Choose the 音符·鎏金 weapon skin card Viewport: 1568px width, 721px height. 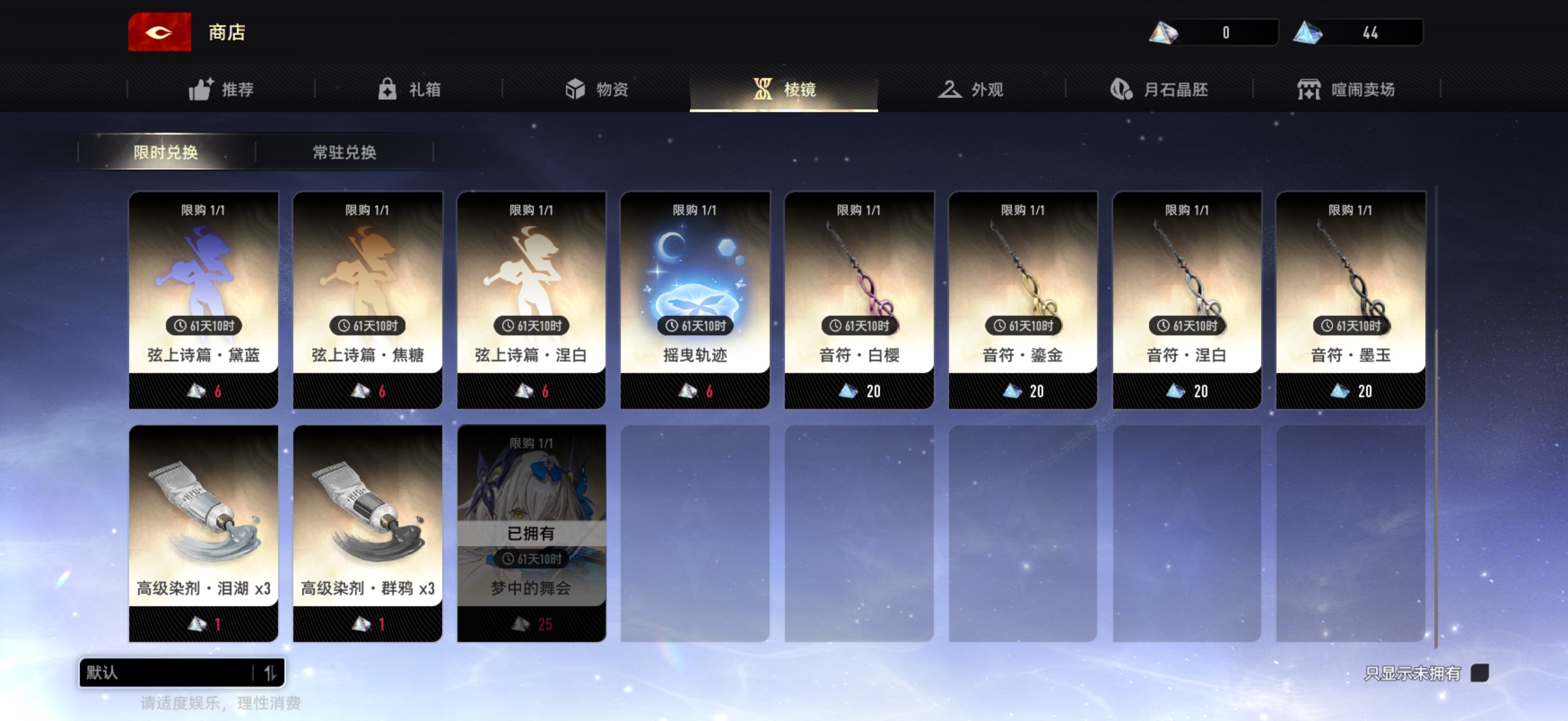tap(1023, 300)
